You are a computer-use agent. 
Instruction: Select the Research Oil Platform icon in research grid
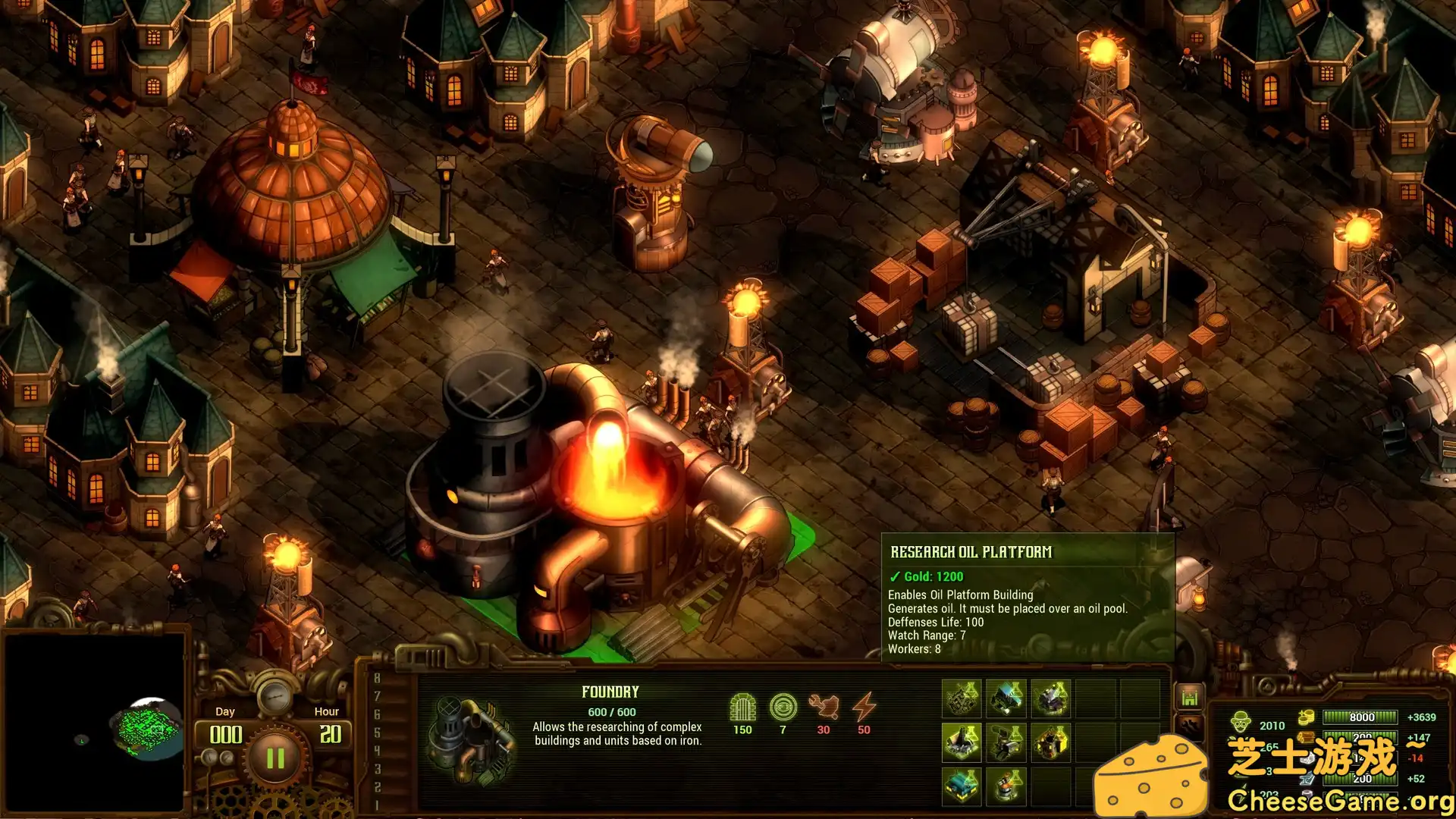pyautogui.click(x=962, y=742)
